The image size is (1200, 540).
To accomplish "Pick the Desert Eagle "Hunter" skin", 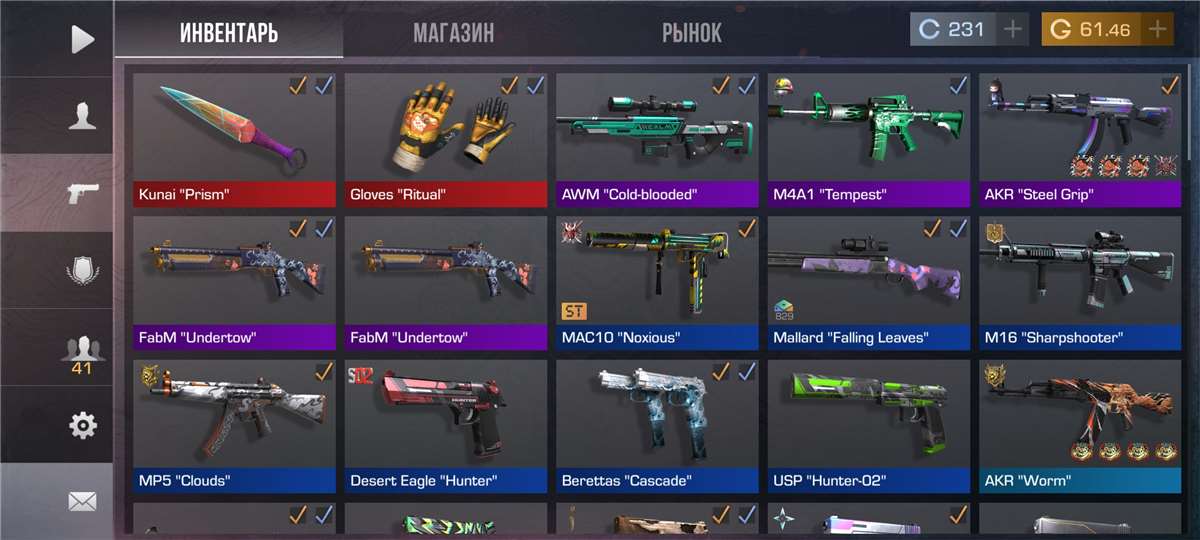I will pyautogui.click(x=446, y=426).
